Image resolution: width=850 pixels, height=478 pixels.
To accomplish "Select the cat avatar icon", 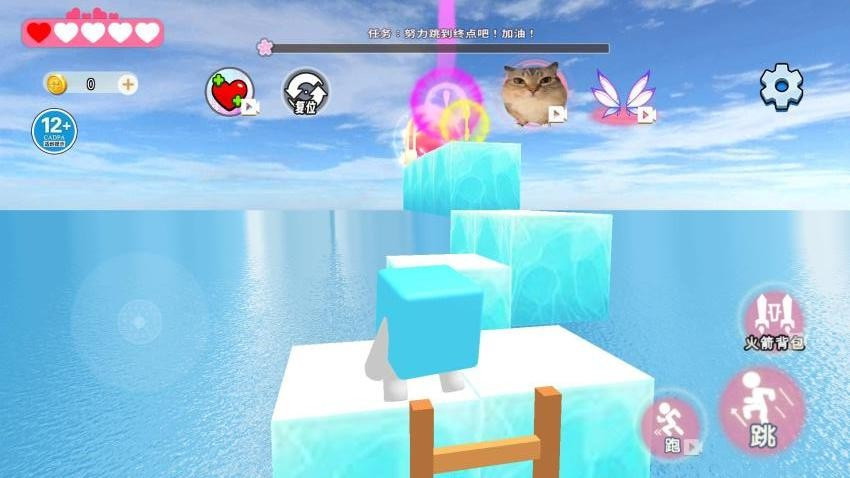I will (533, 93).
